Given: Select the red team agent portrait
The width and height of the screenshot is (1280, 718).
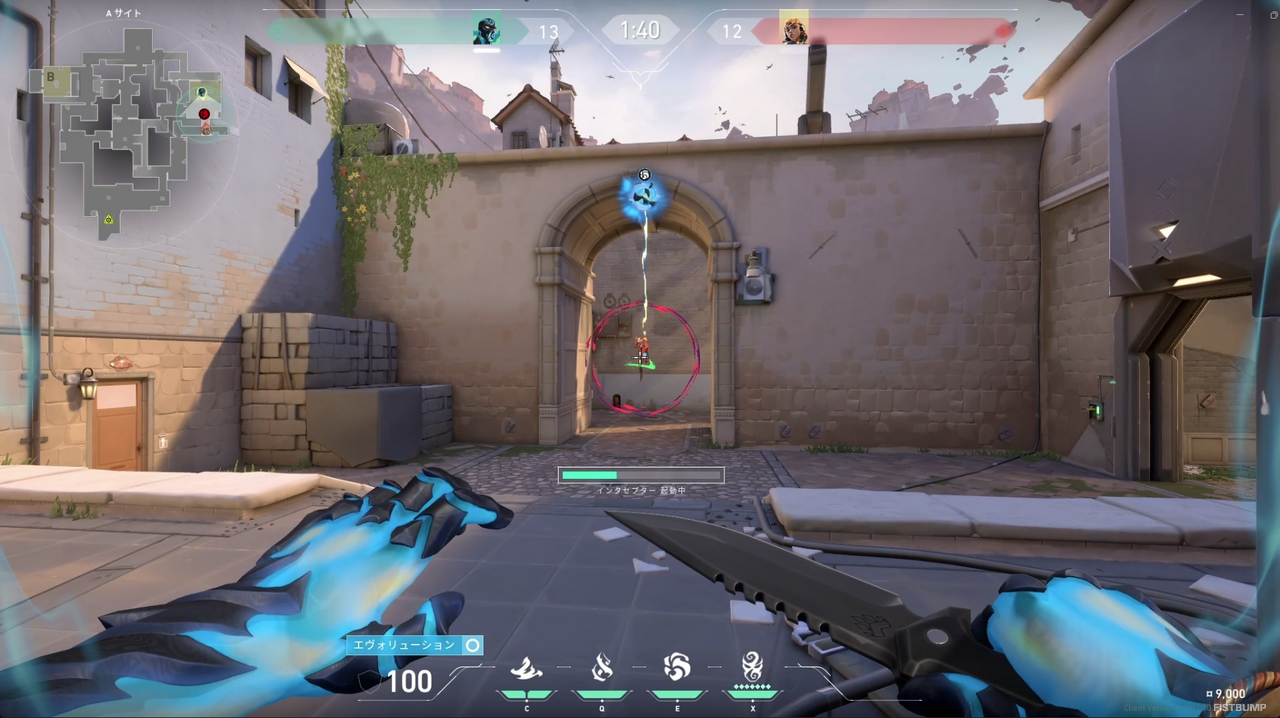Looking at the screenshot, I should click(794, 30).
